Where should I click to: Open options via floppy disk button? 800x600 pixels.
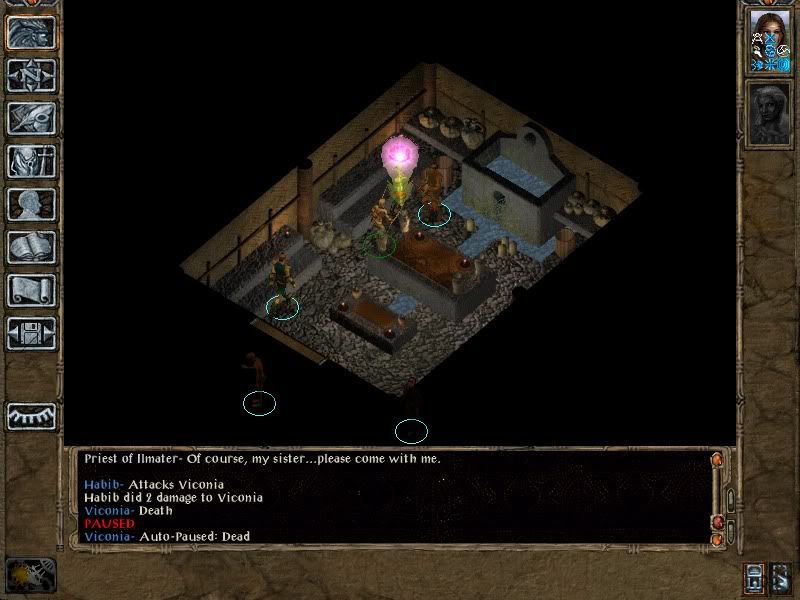tap(32, 333)
